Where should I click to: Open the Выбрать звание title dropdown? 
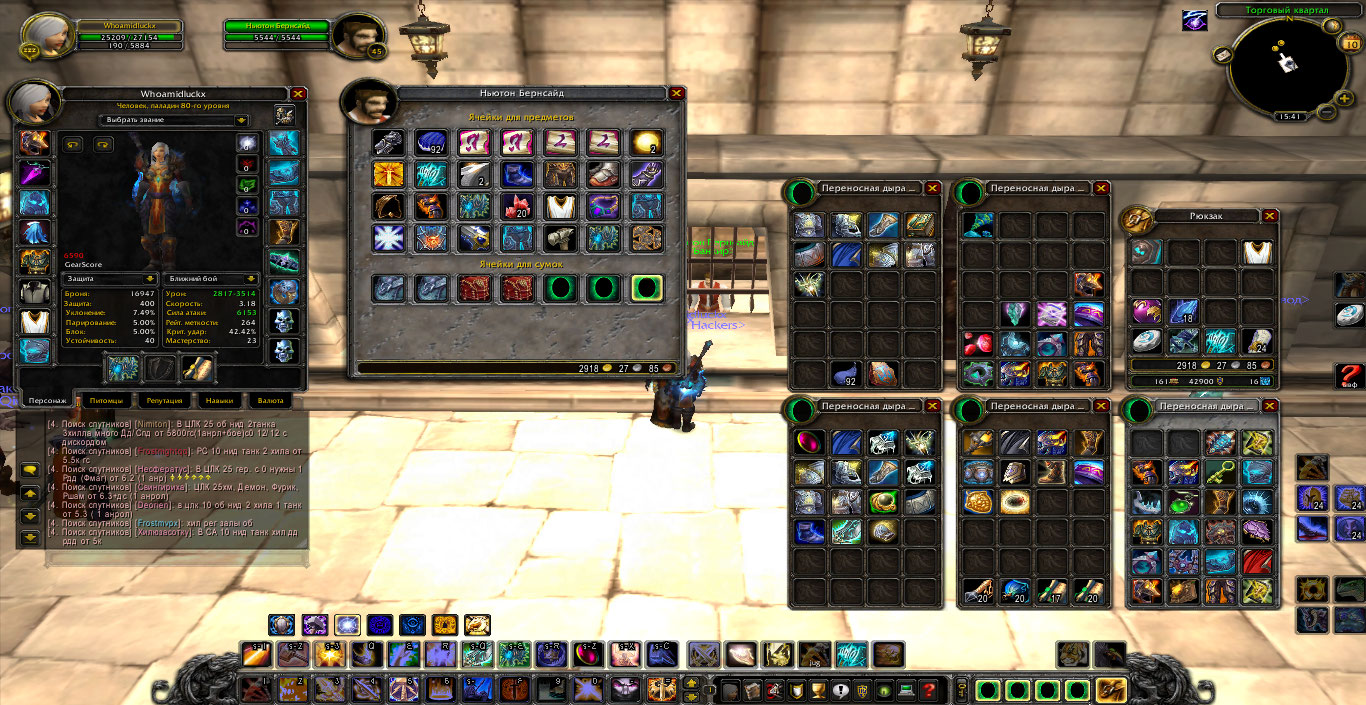[x=241, y=120]
